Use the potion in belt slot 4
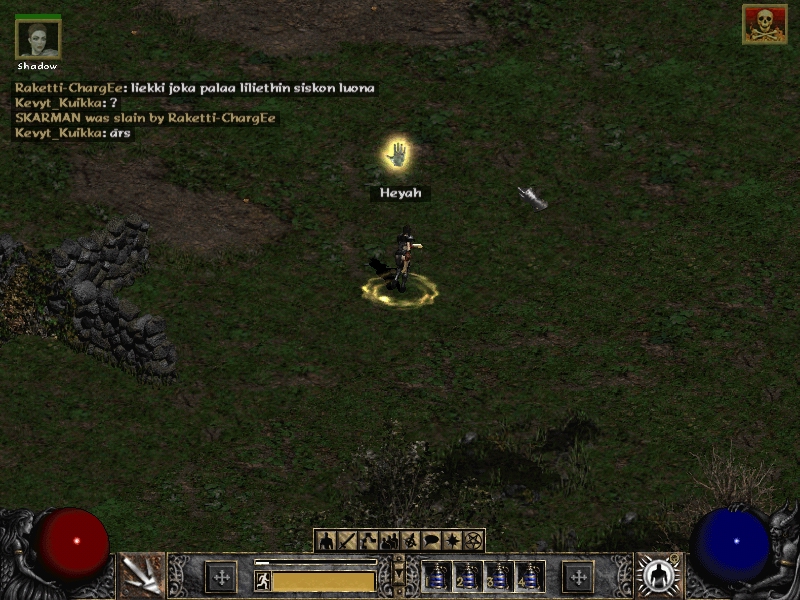 pyautogui.click(x=529, y=576)
